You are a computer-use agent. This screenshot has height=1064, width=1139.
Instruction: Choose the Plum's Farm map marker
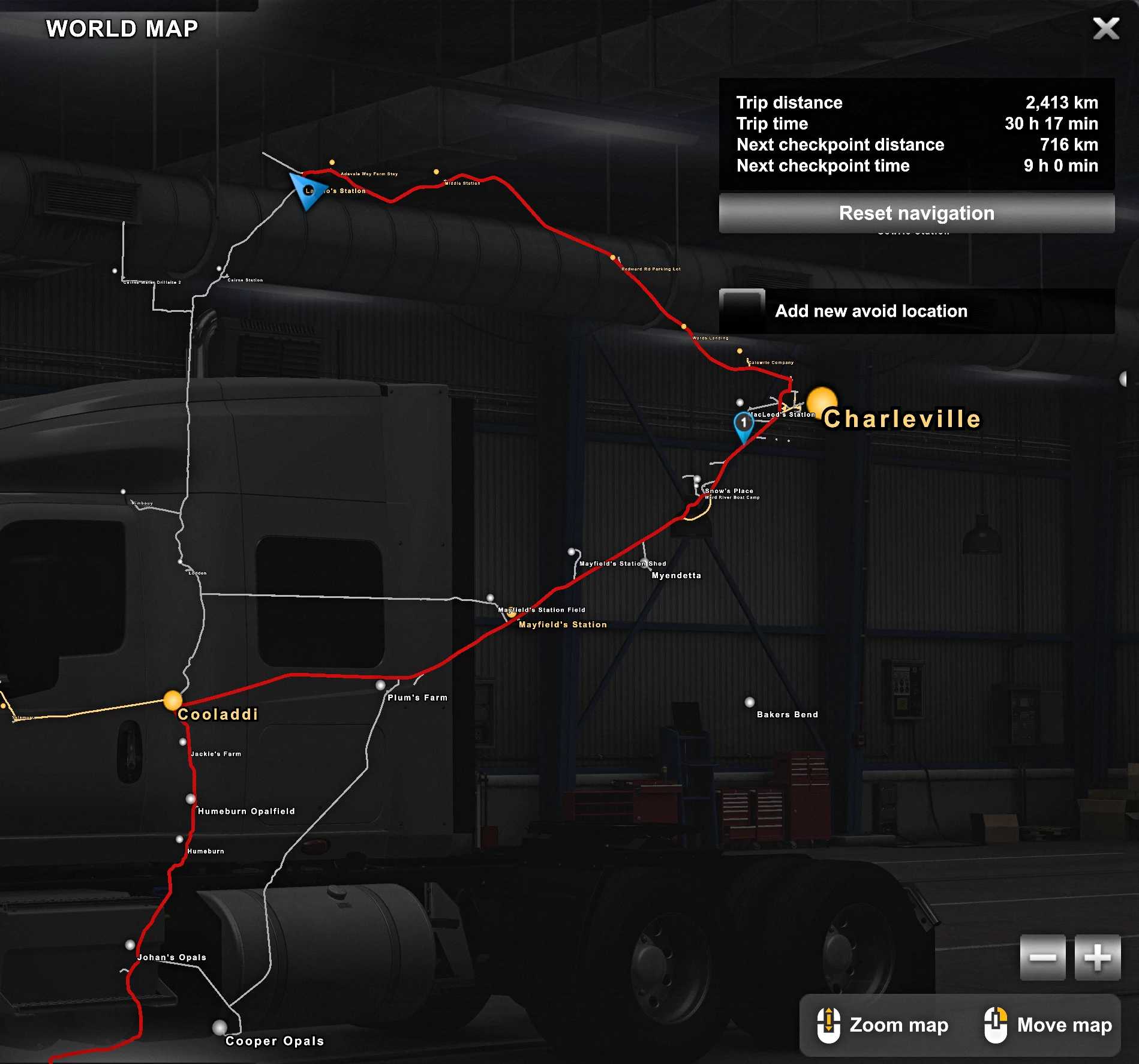click(380, 685)
